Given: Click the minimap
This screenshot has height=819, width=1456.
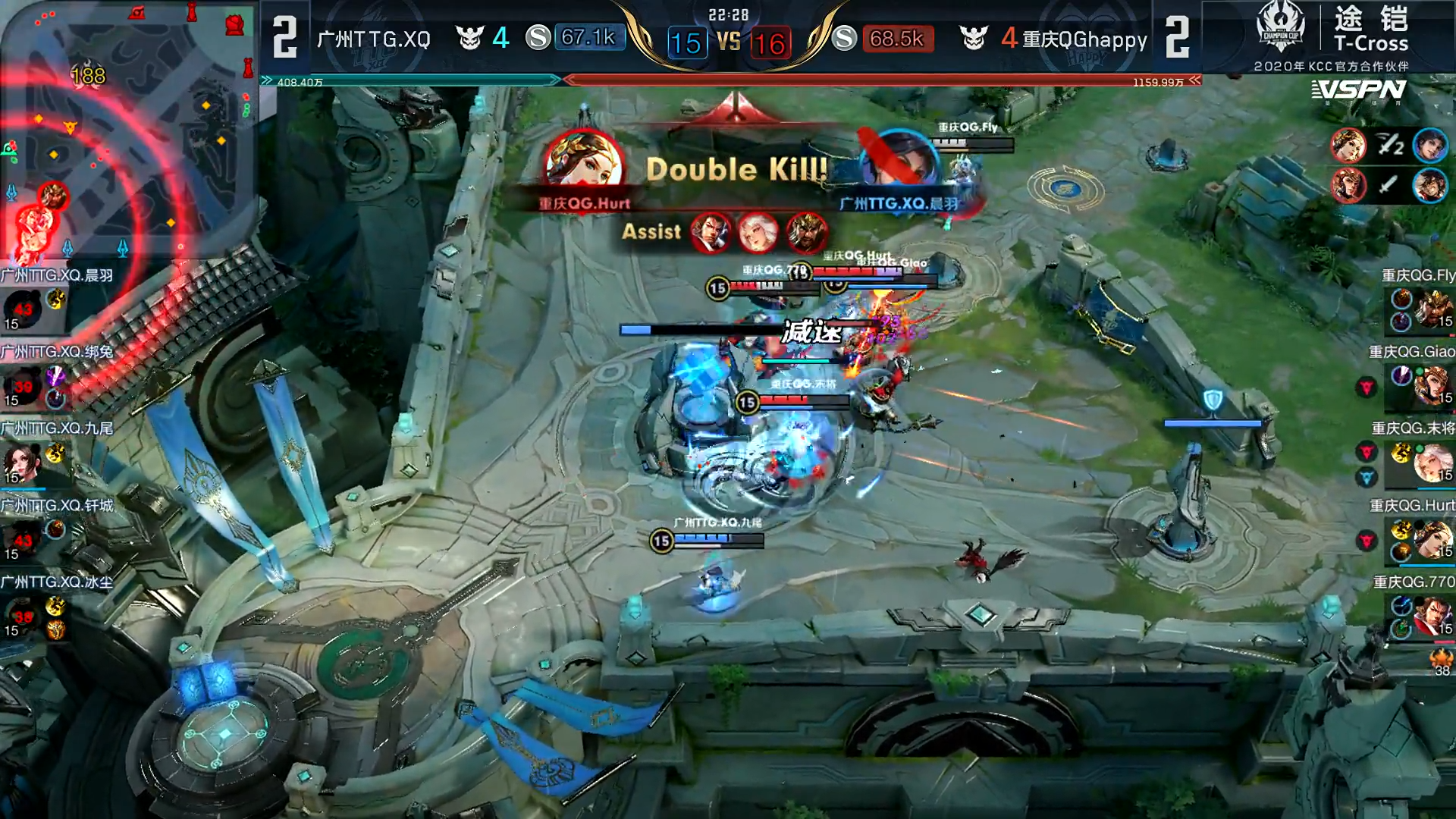Looking at the screenshot, I should click(x=129, y=129).
